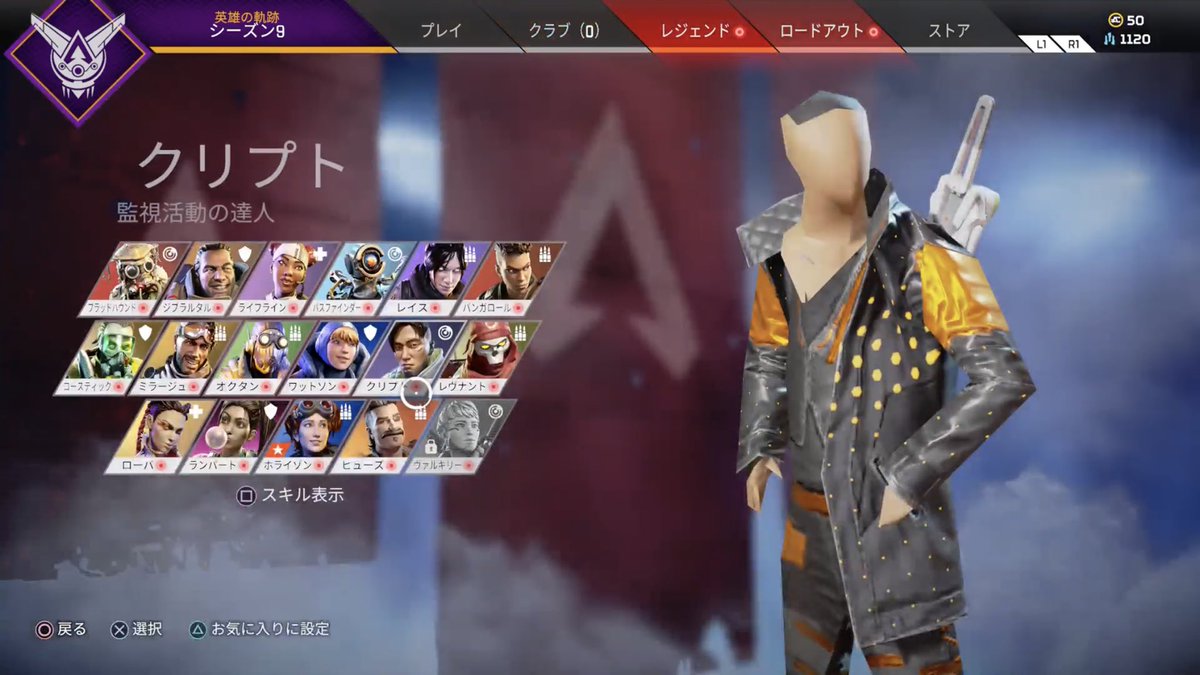Open the ストア tab

(949, 30)
